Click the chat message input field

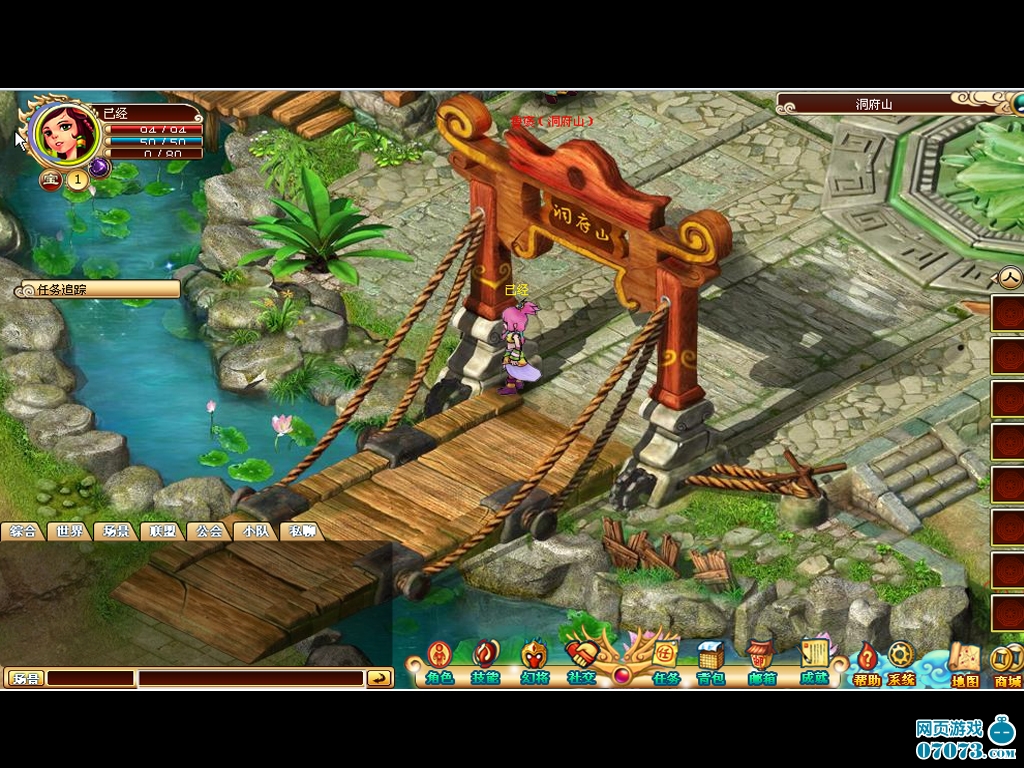pos(250,678)
